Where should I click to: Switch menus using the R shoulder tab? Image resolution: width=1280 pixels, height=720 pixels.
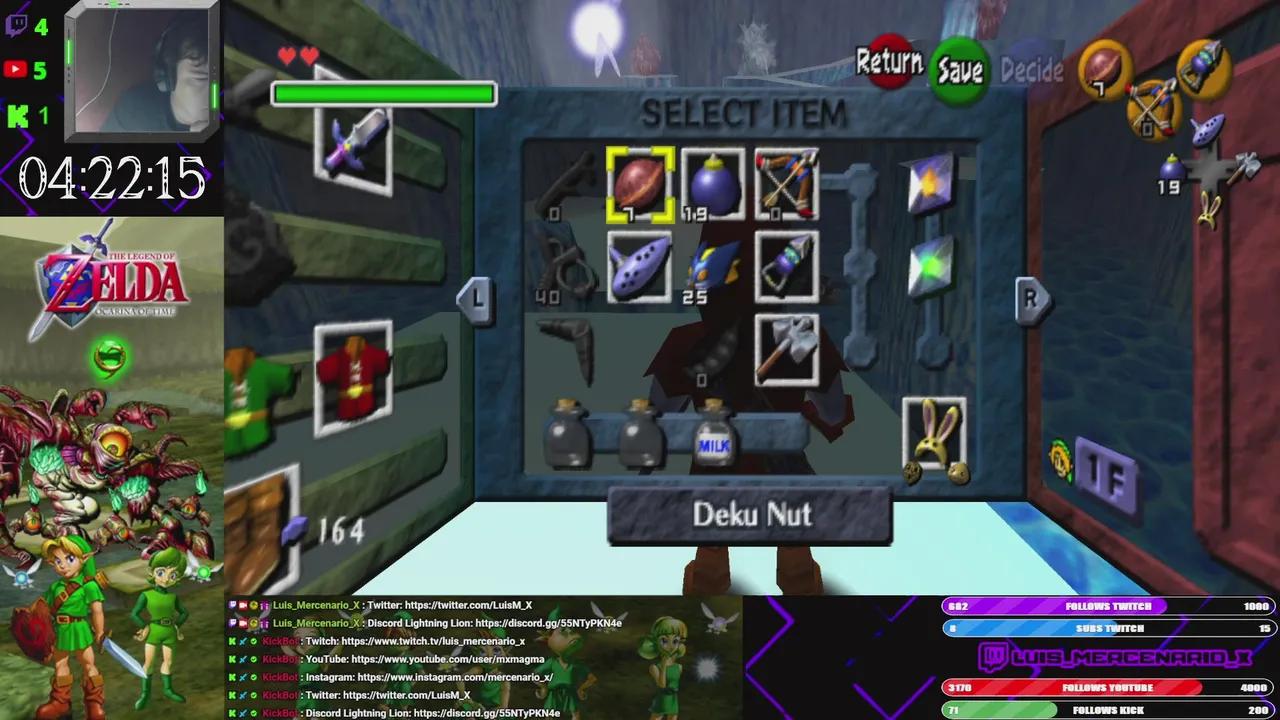[x=1033, y=299]
